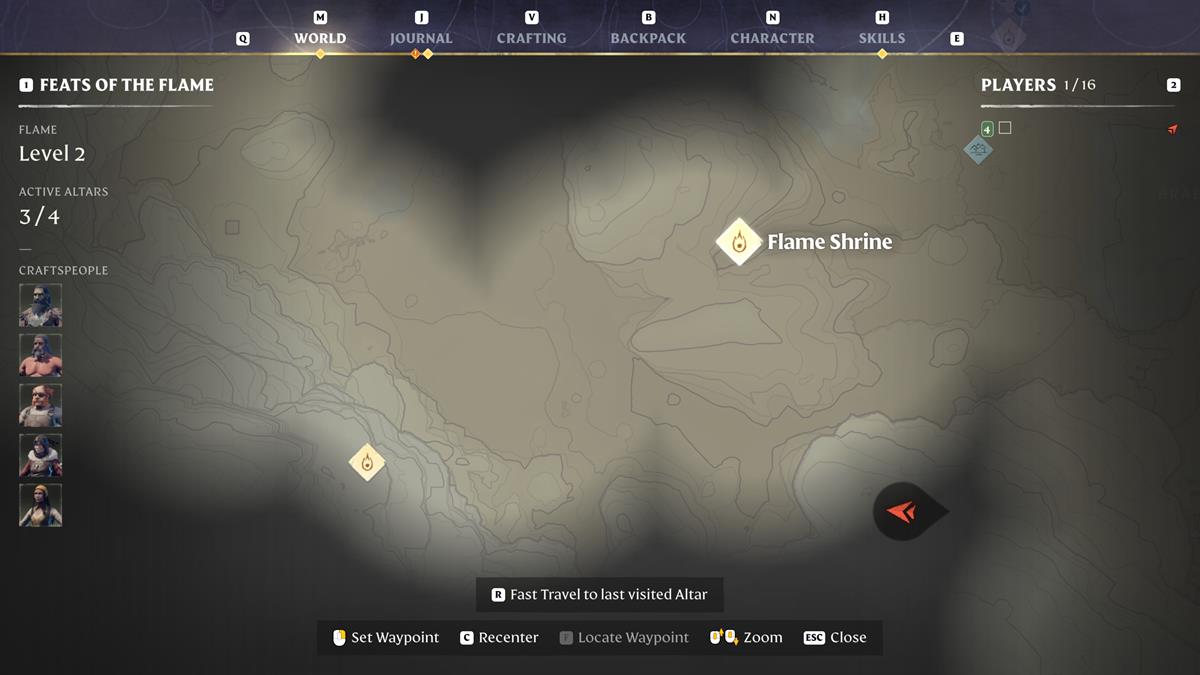Select the World tab
1200x675 pixels.
[x=320, y=38]
